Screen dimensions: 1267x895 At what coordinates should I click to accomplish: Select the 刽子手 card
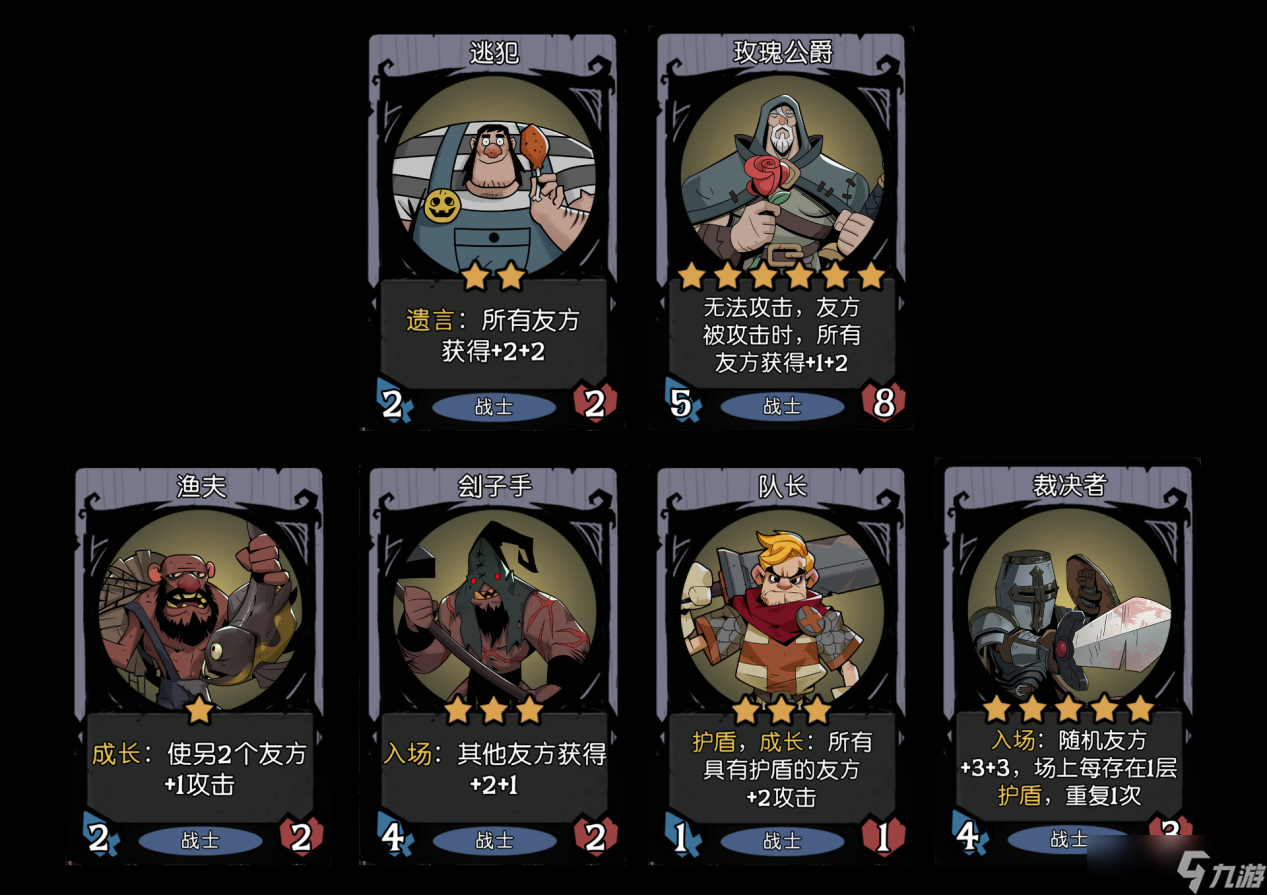click(x=494, y=665)
